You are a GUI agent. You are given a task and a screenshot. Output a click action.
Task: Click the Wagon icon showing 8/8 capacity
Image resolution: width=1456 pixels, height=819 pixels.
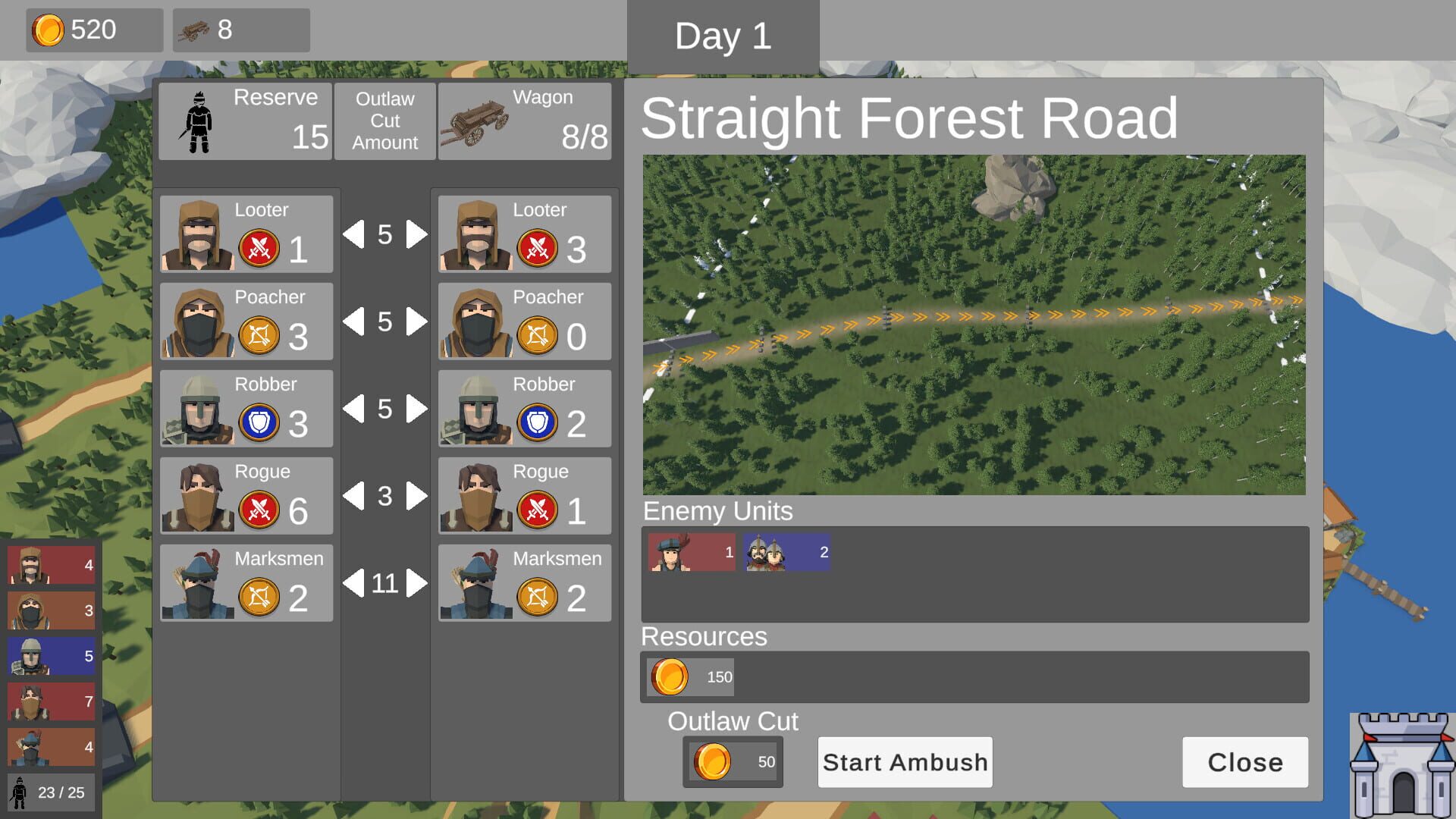tap(478, 121)
